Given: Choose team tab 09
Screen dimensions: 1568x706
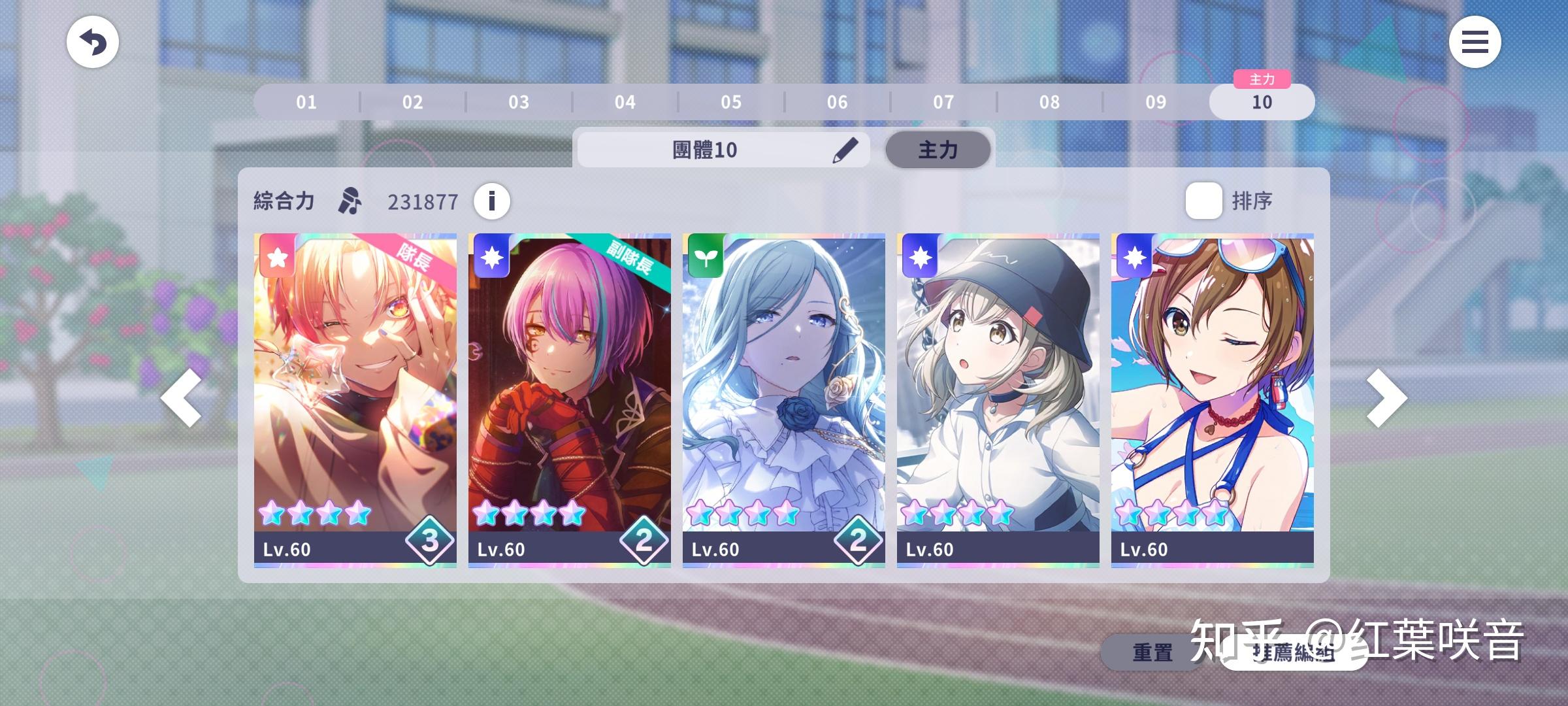Looking at the screenshot, I should (1156, 102).
